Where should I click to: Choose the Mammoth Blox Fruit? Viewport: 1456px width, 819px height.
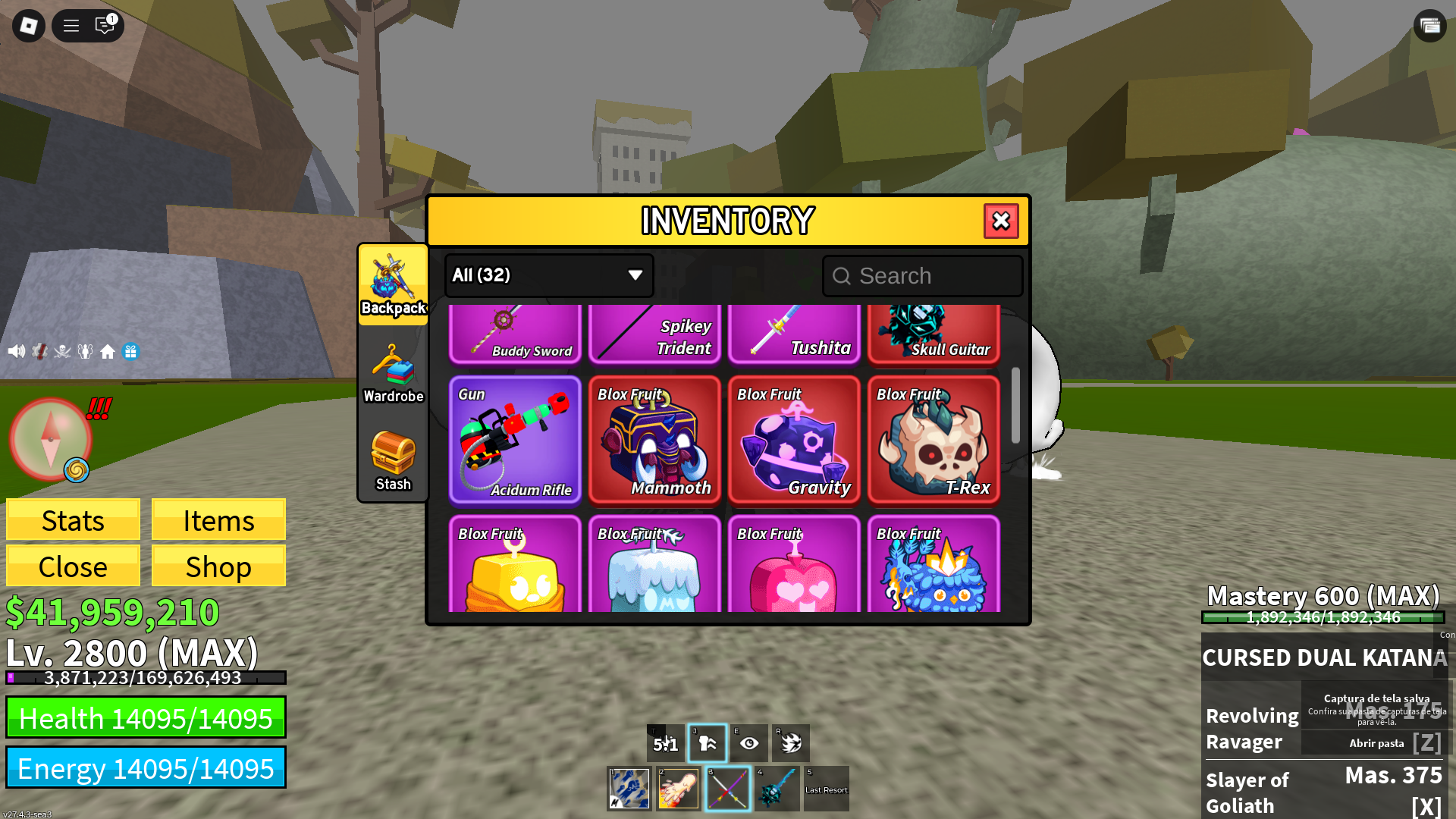654,440
